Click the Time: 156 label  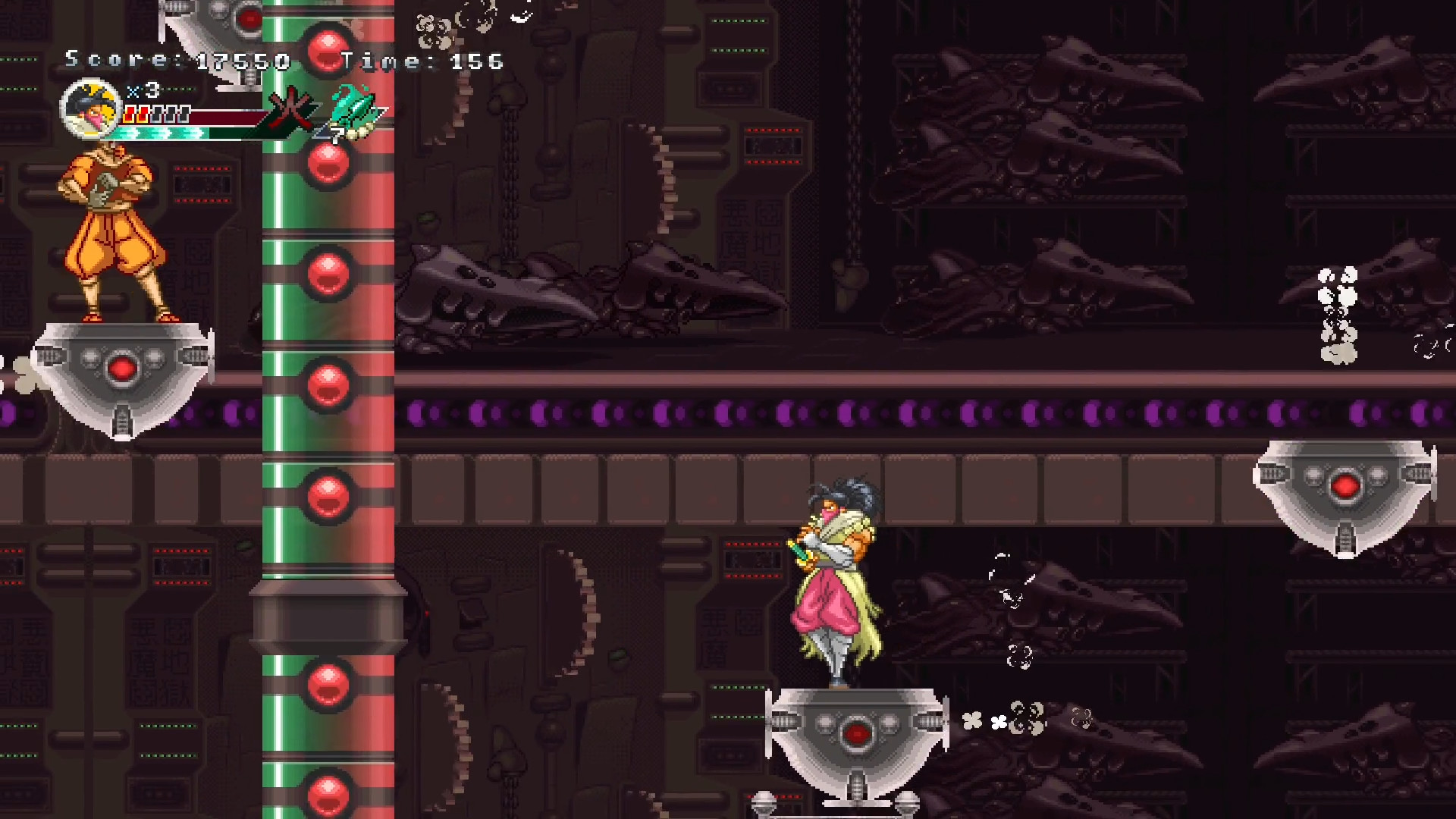click(x=422, y=61)
